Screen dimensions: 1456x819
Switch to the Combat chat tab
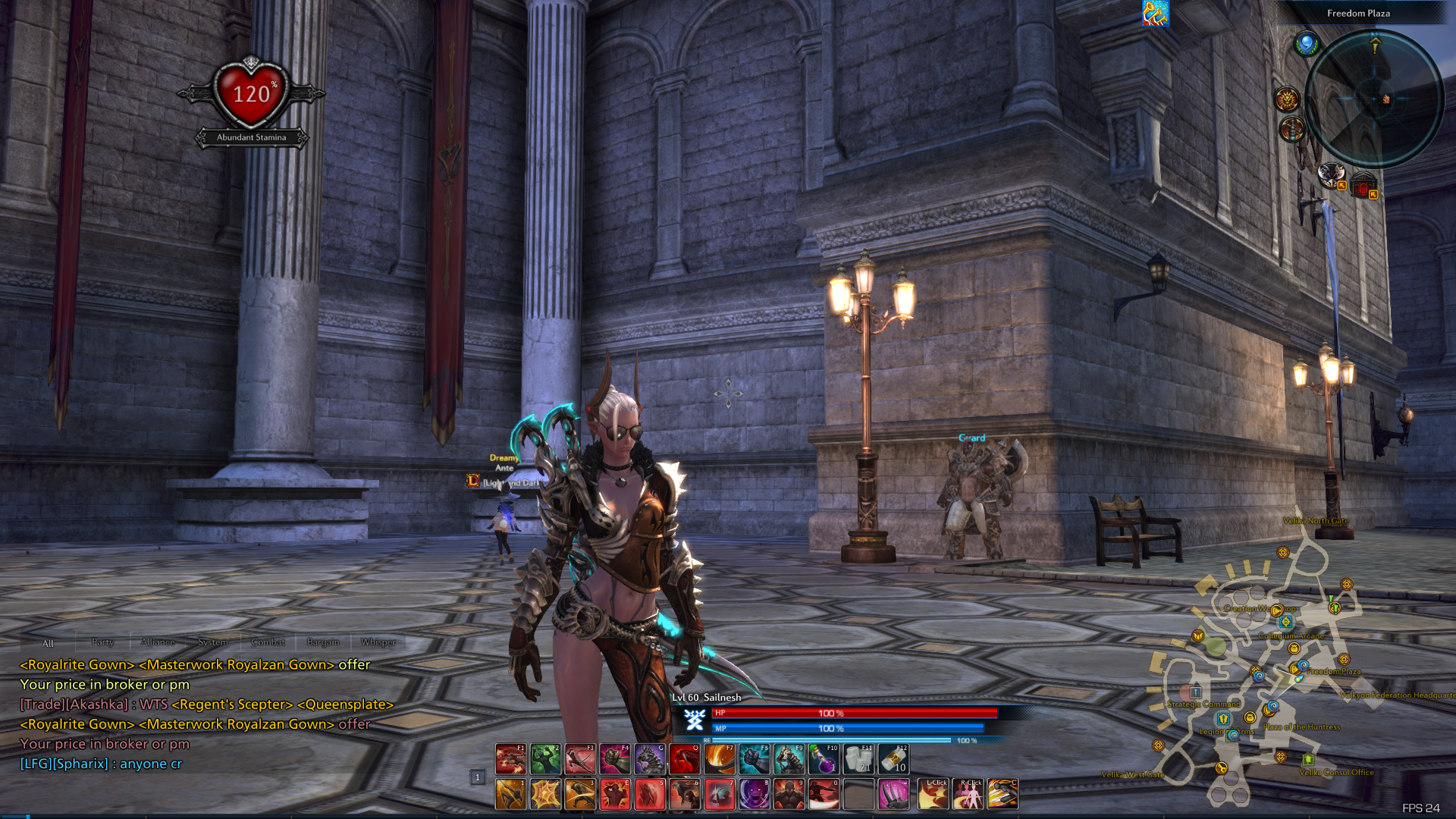(267, 642)
